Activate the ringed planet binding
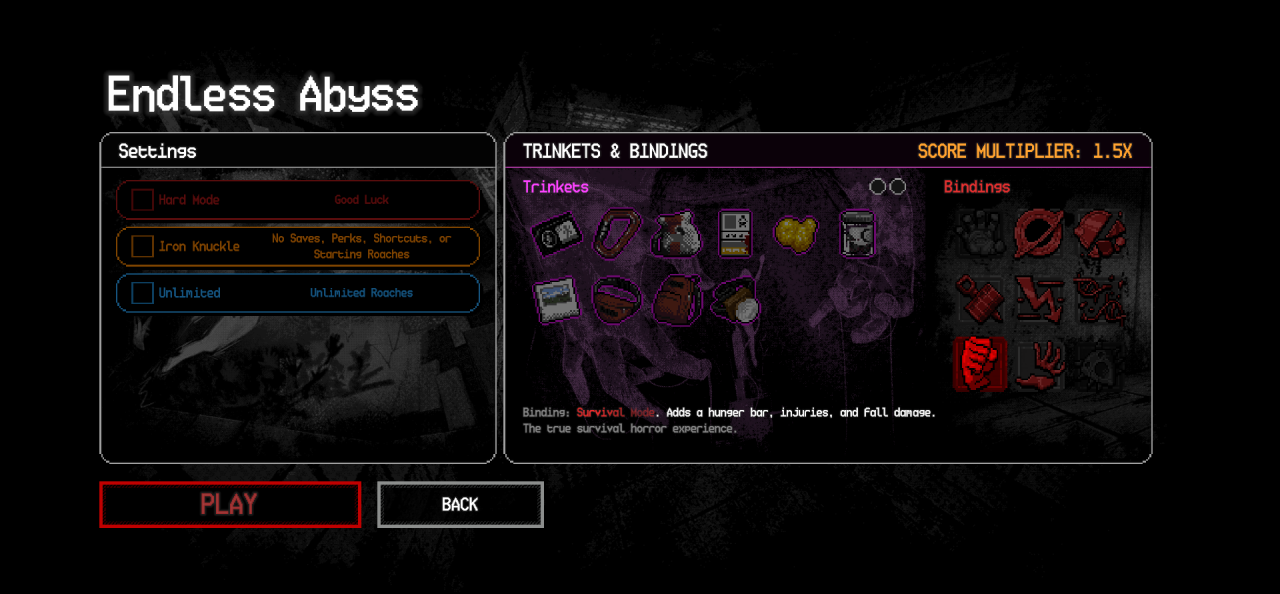This screenshot has width=1280, height=594. coord(1038,232)
